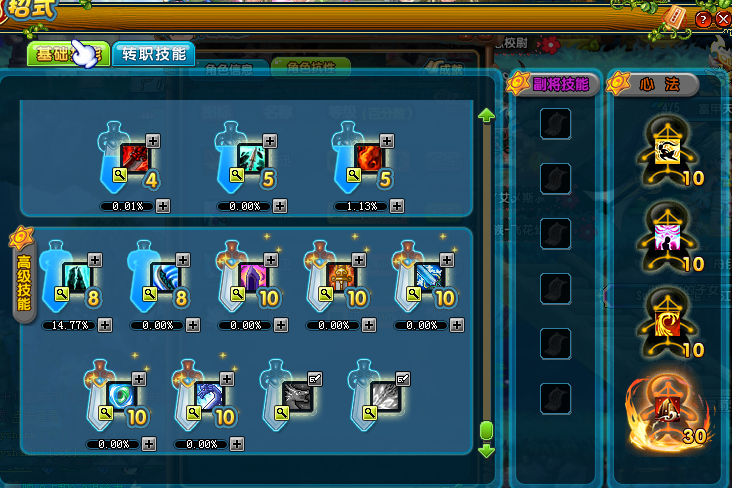Select the fire swirl level 5 skill
This screenshot has width=732, height=488.
point(367,156)
